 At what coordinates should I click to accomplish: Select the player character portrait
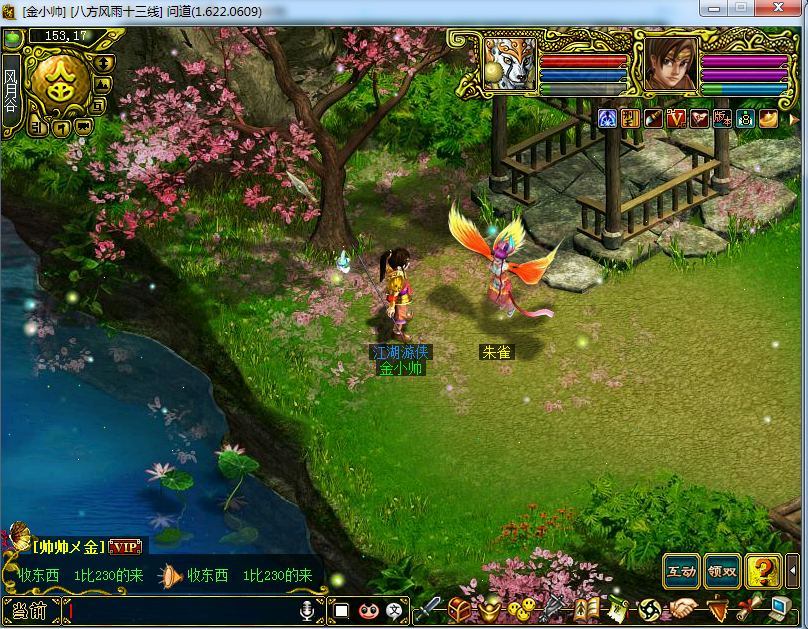(x=670, y=64)
